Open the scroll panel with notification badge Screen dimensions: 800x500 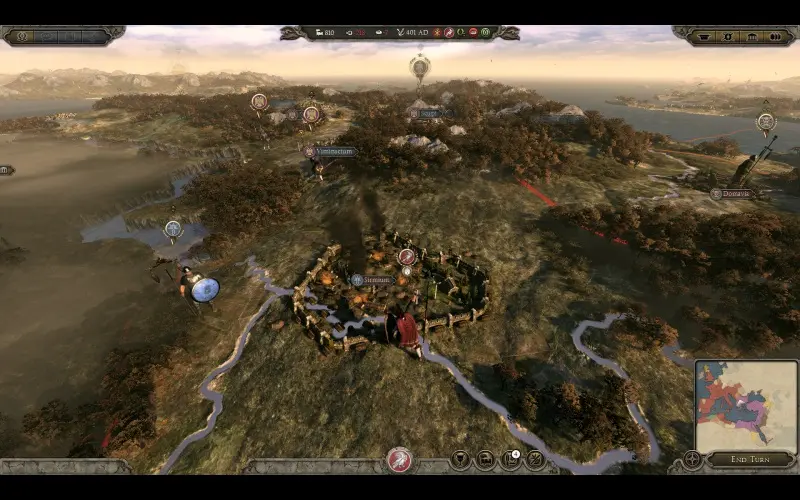510,460
